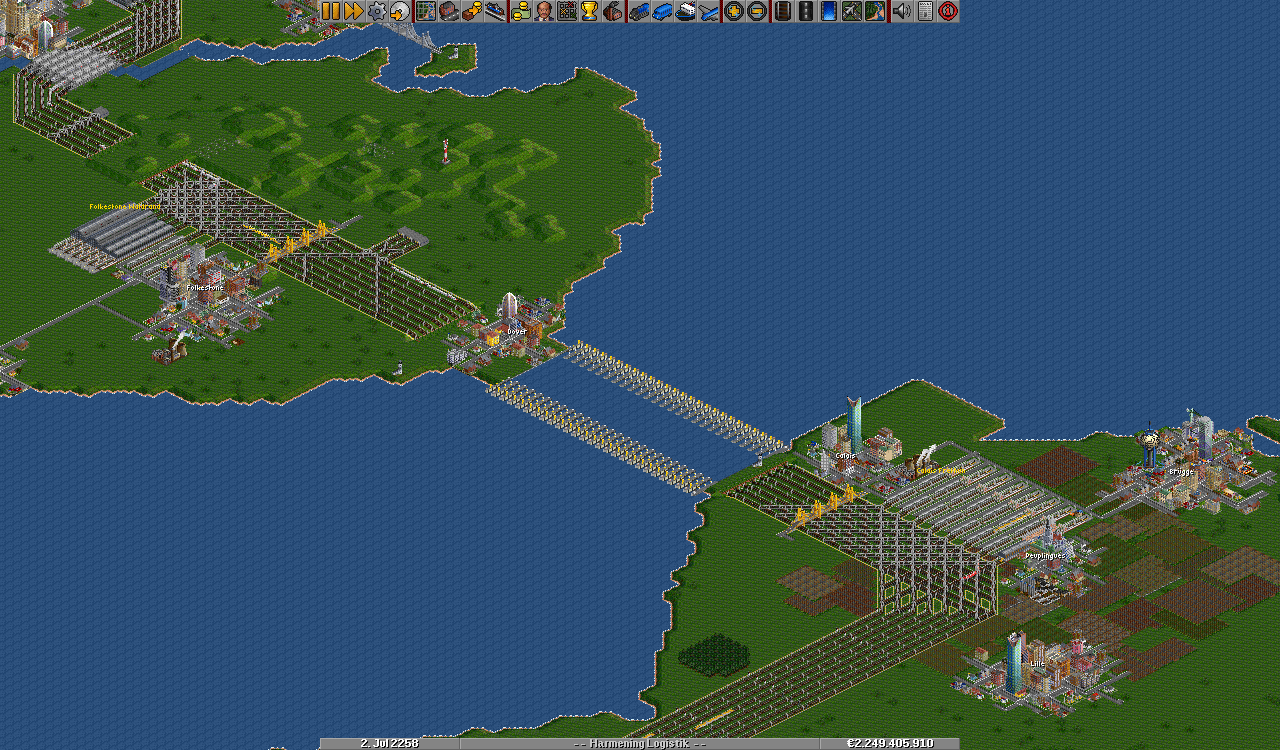Open the story book and goals grid

(x=567, y=11)
